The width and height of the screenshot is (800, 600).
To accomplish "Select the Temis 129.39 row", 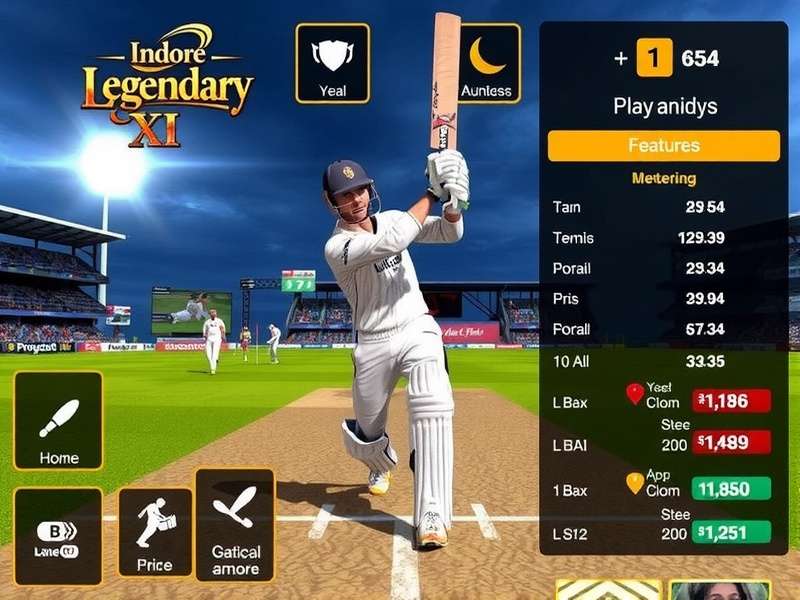I will 662,238.
